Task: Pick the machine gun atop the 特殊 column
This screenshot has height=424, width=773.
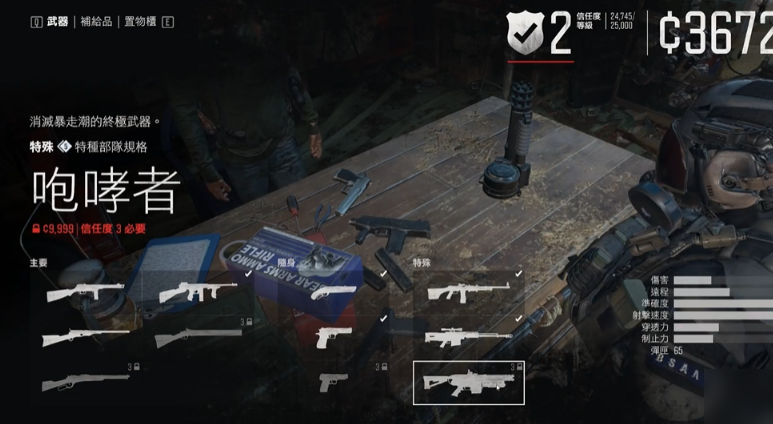Action: [468, 292]
